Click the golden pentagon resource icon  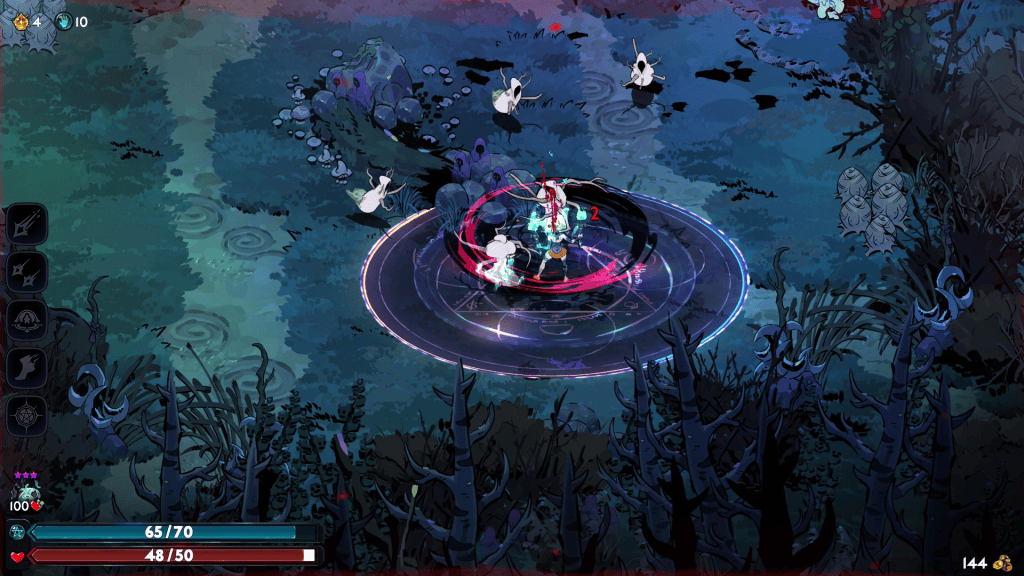tap(20, 21)
